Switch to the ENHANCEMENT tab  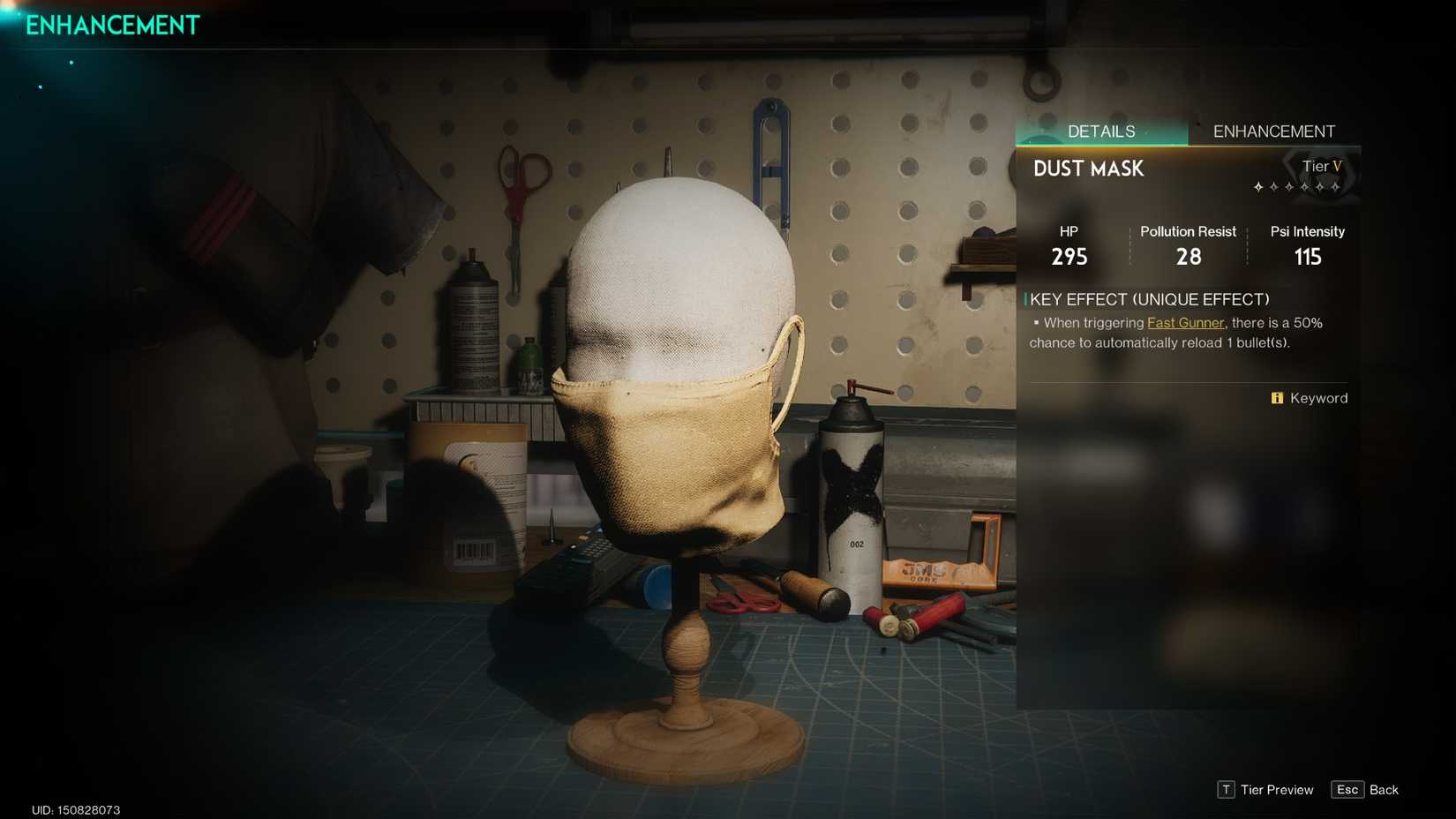click(x=1274, y=131)
